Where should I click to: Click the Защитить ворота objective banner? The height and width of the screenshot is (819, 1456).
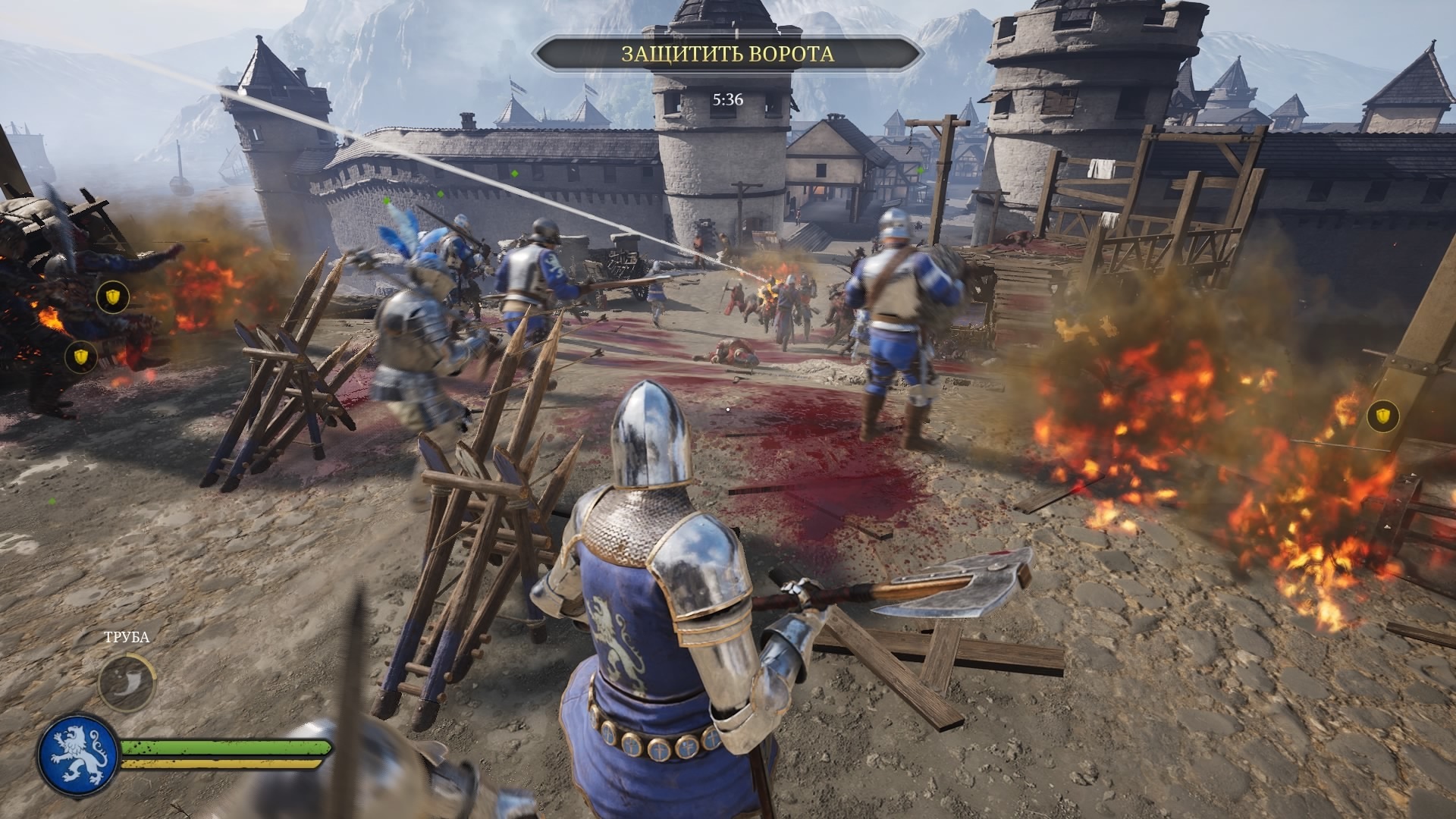tap(727, 54)
